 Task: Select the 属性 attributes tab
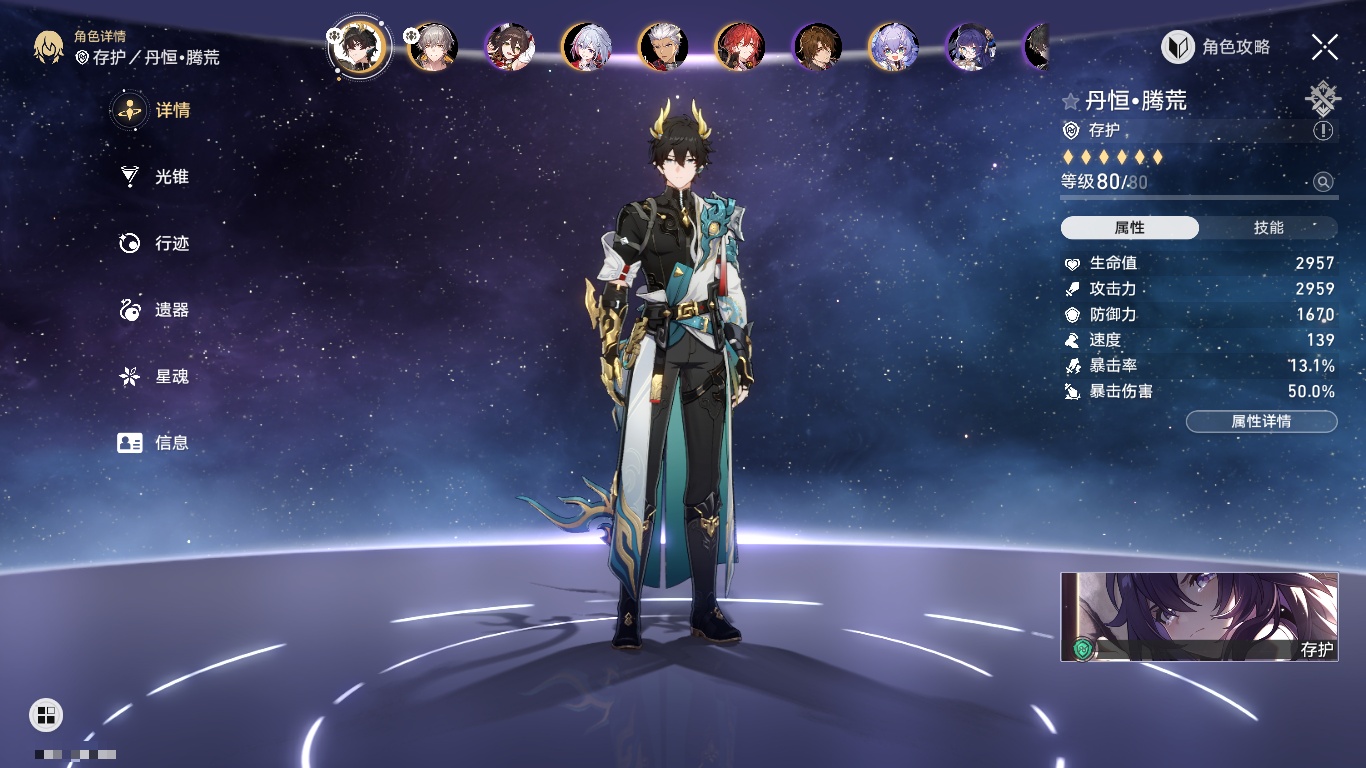pyautogui.click(x=1130, y=228)
